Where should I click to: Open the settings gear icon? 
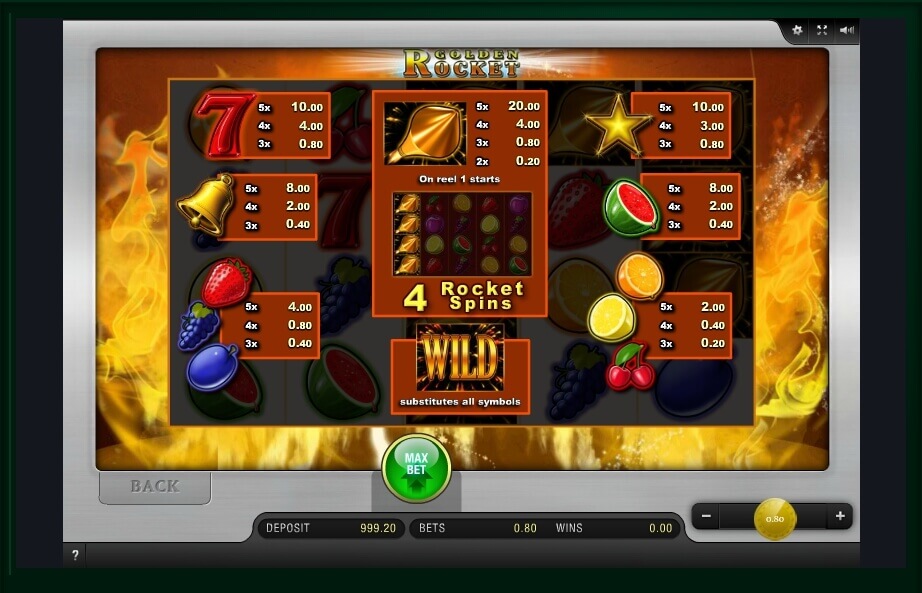coord(797,30)
